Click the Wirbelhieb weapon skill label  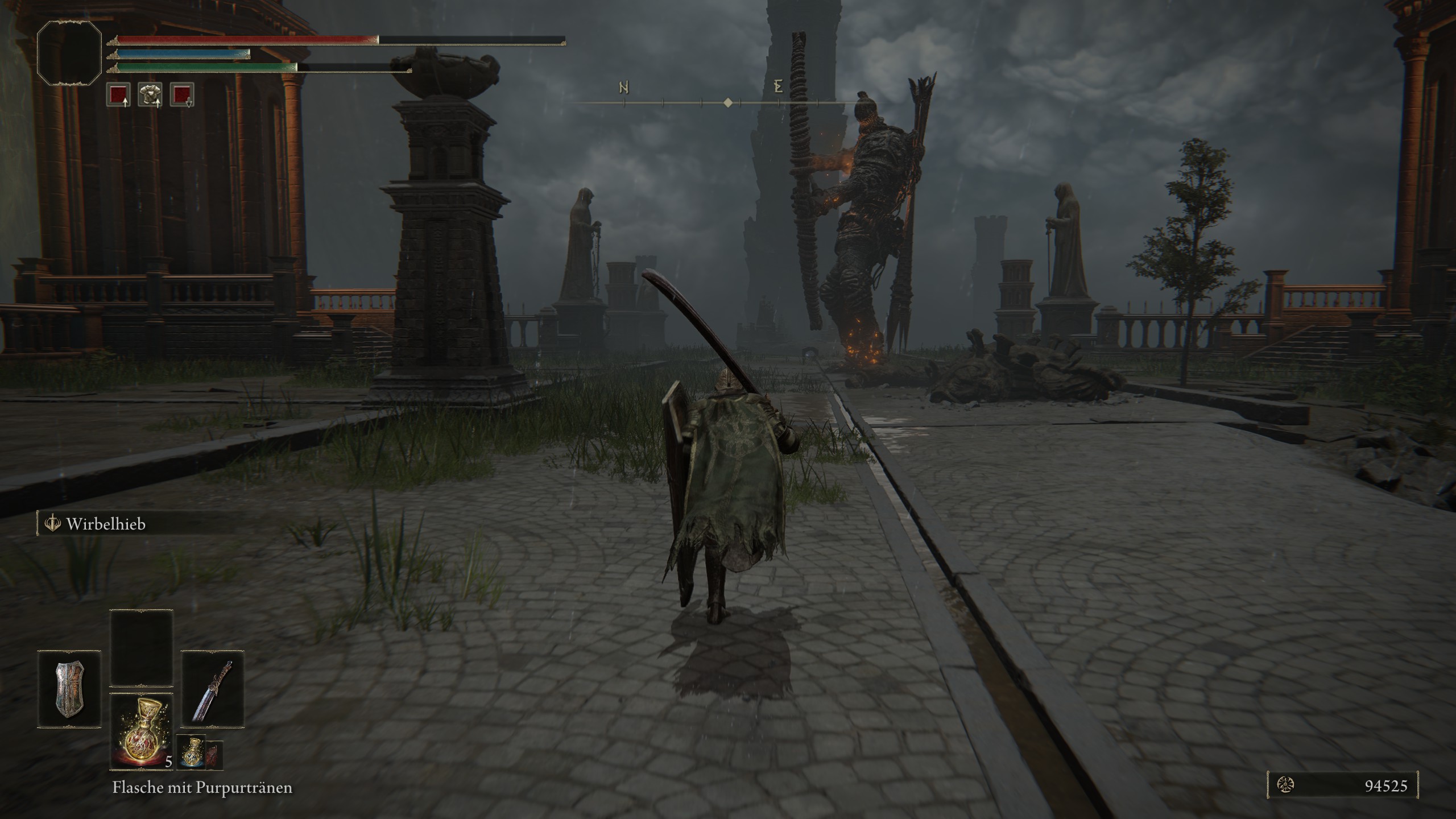click(106, 524)
